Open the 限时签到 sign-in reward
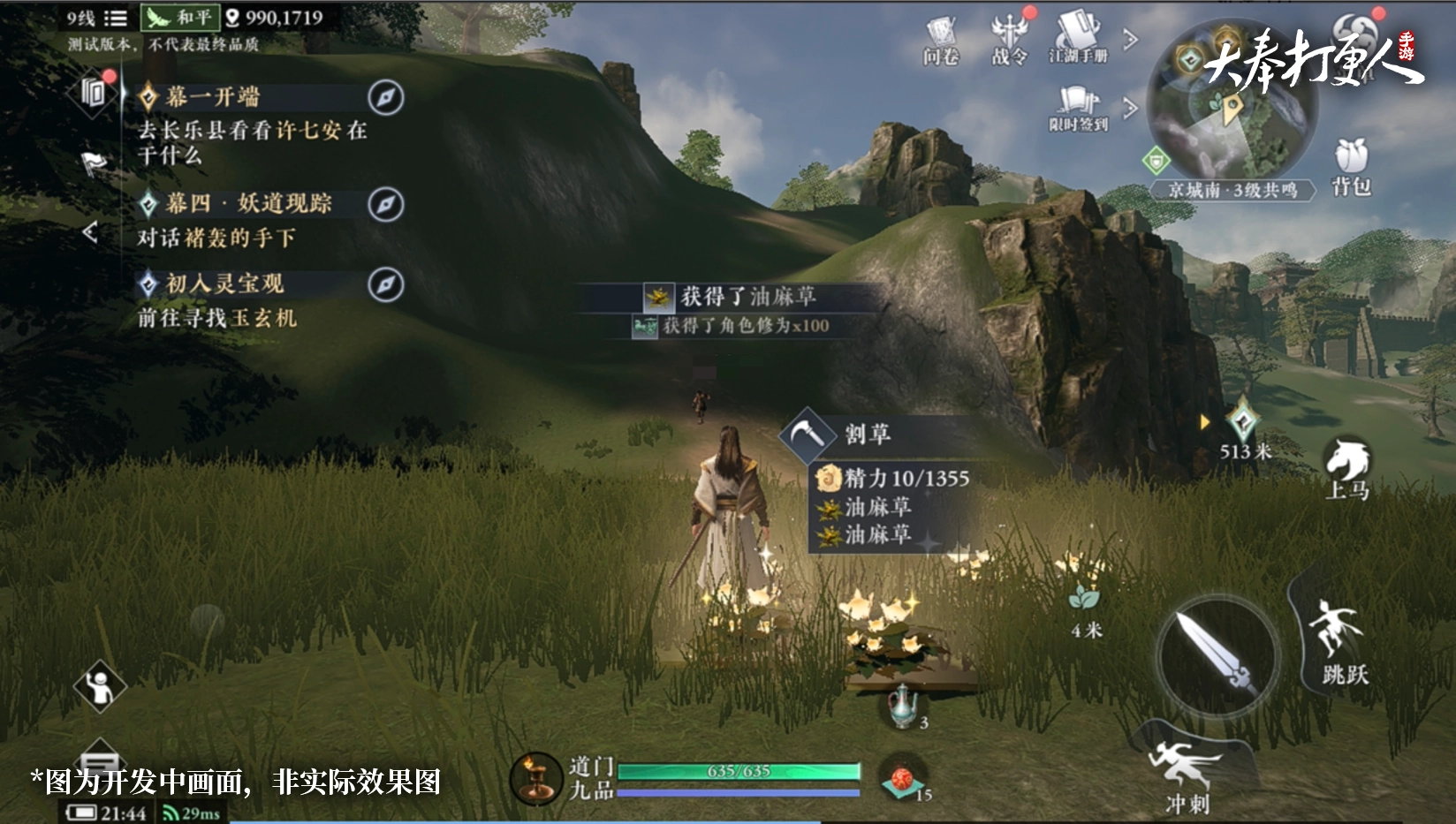Viewport: 1456px width, 824px height. pos(1078,108)
